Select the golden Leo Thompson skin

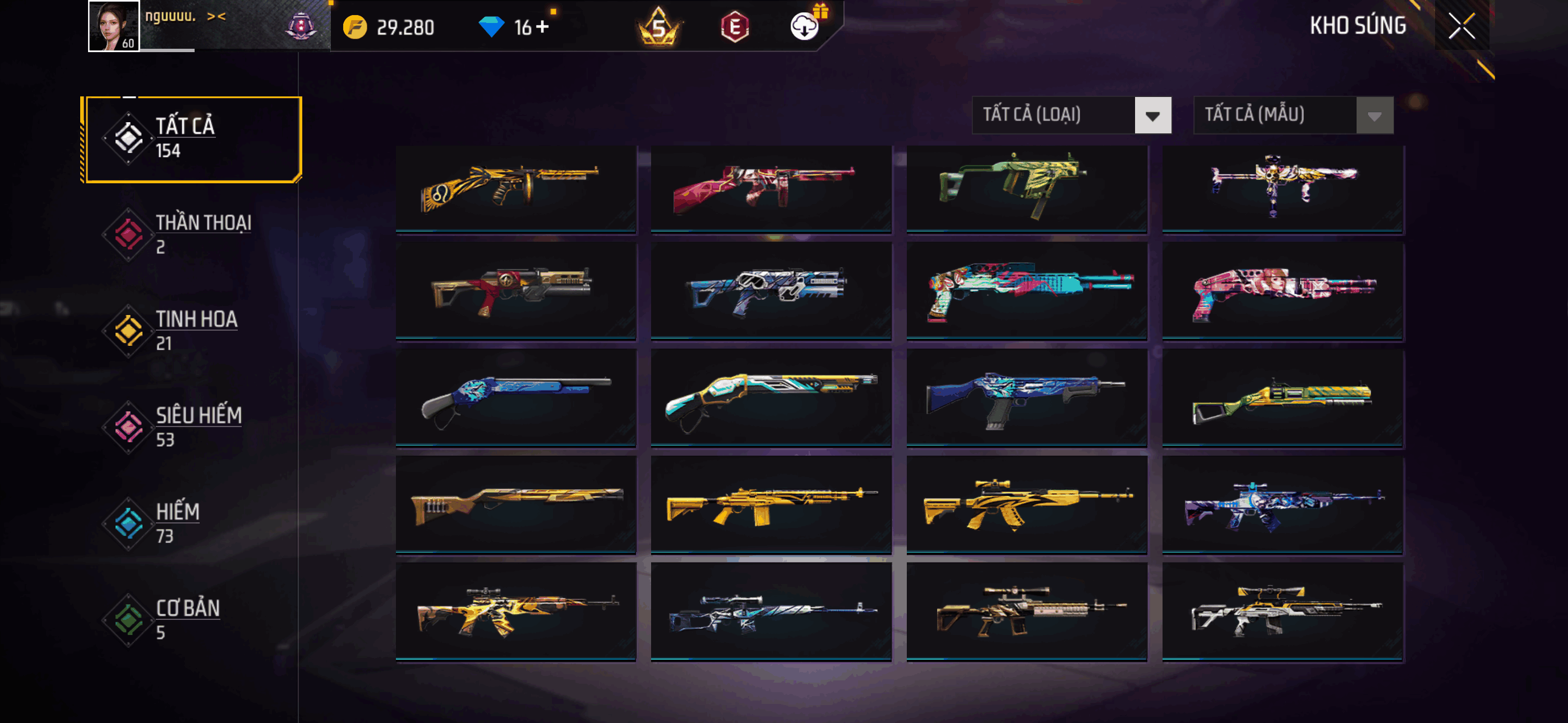(515, 188)
